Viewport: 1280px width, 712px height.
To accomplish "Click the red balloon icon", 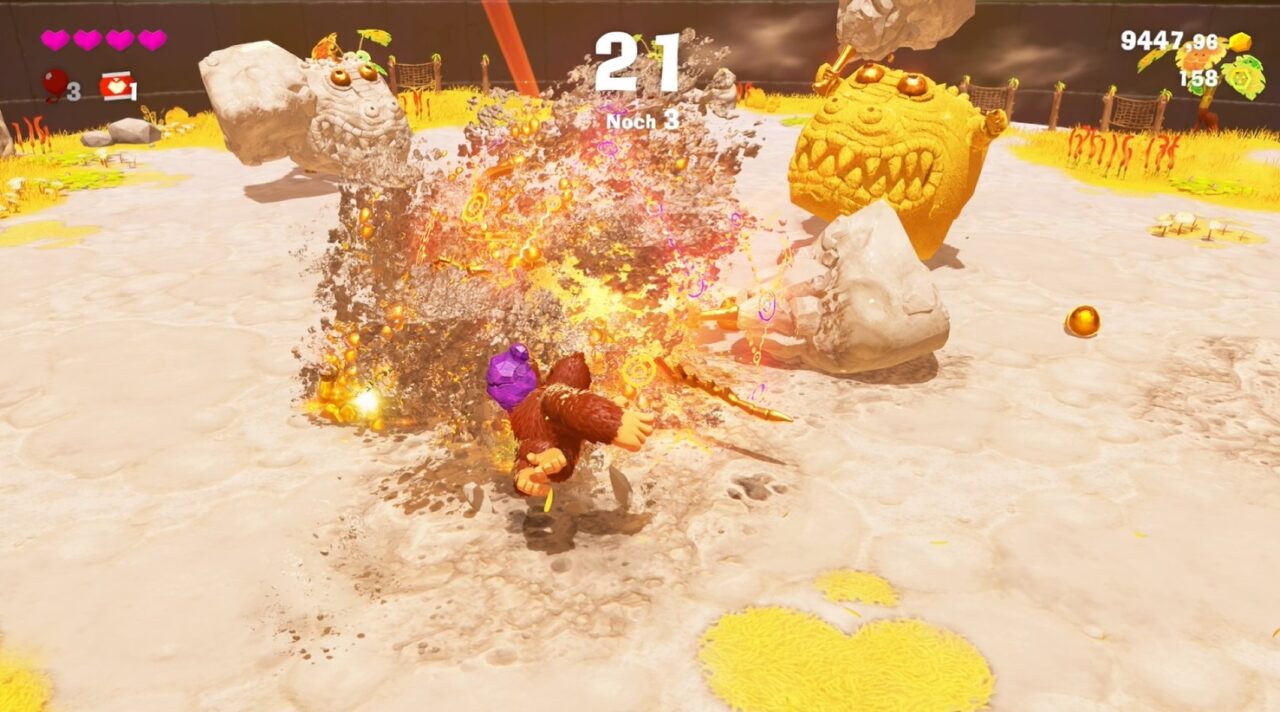I will [x=55, y=84].
